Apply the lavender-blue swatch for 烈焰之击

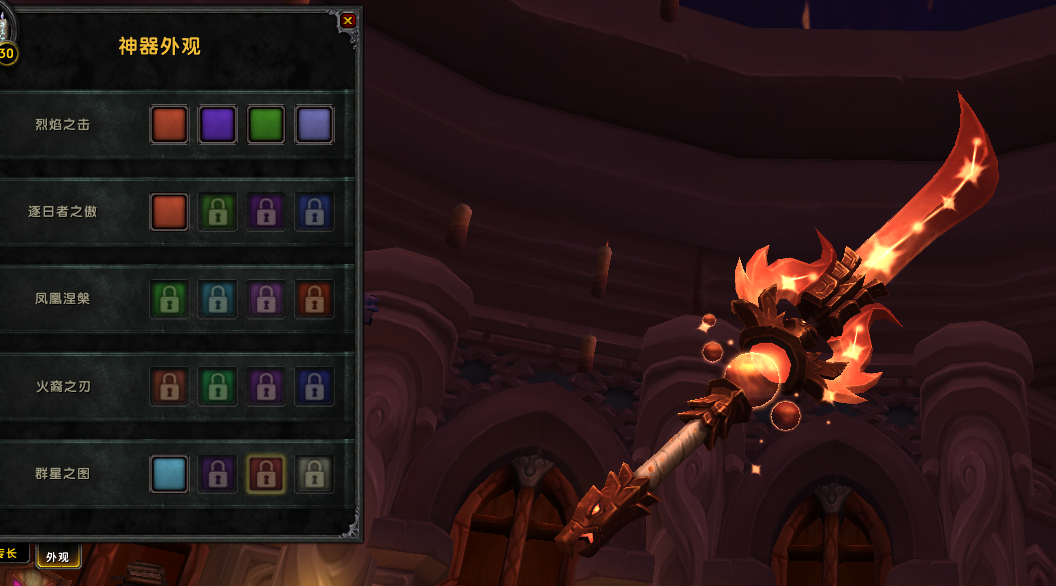click(x=314, y=125)
